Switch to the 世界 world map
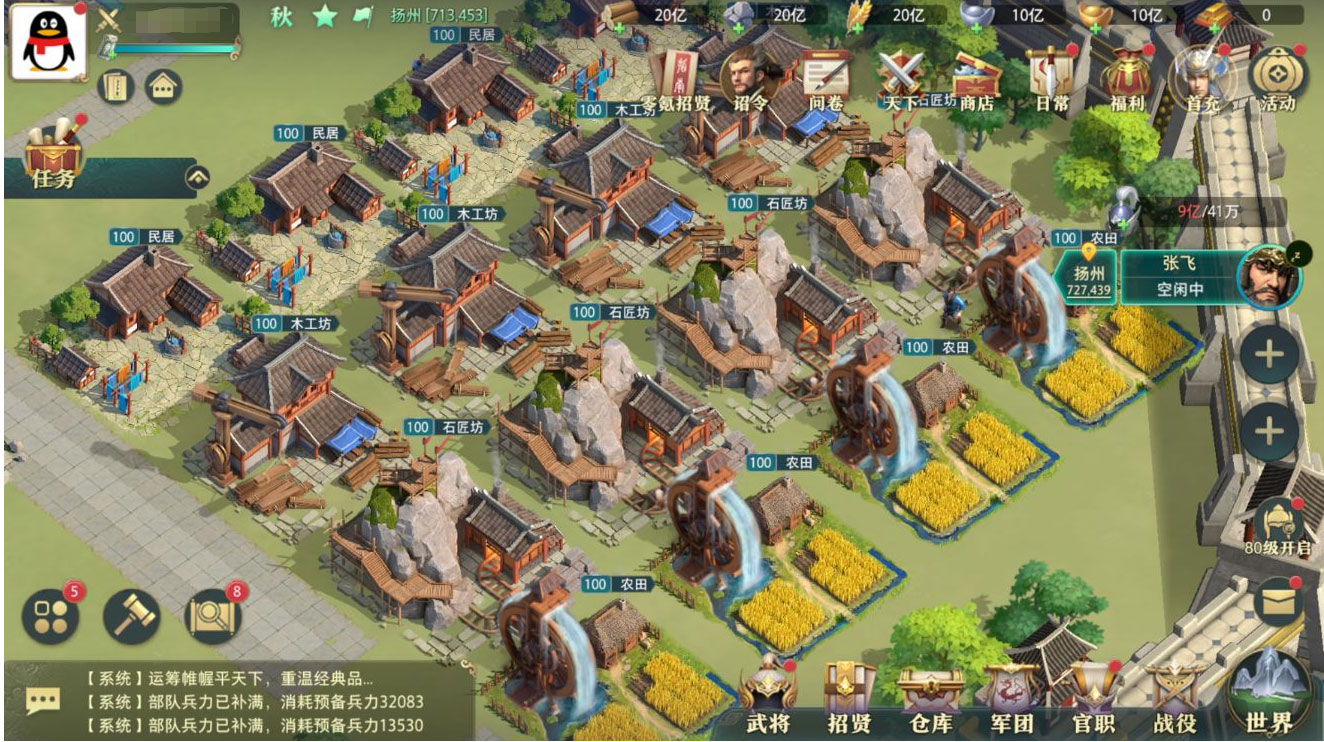The image size is (1324, 742). tap(1270, 692)
